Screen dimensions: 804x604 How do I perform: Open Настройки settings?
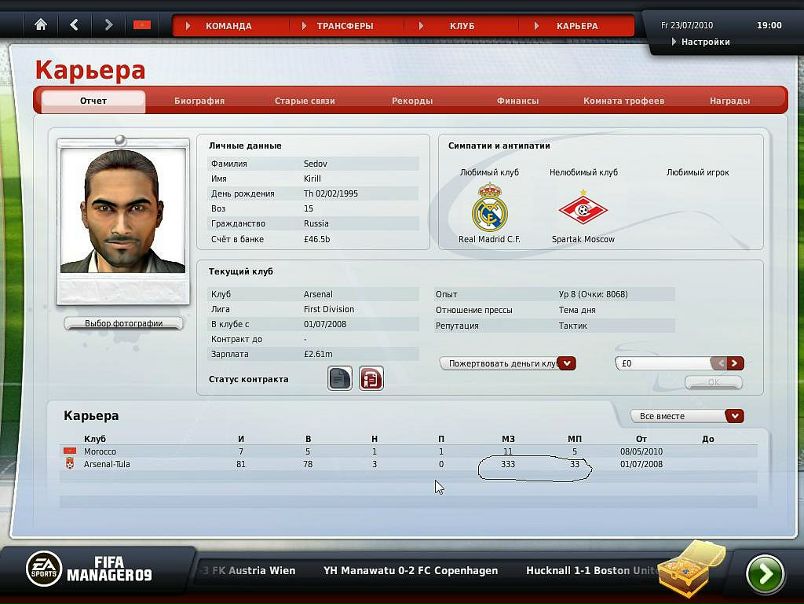705,42
